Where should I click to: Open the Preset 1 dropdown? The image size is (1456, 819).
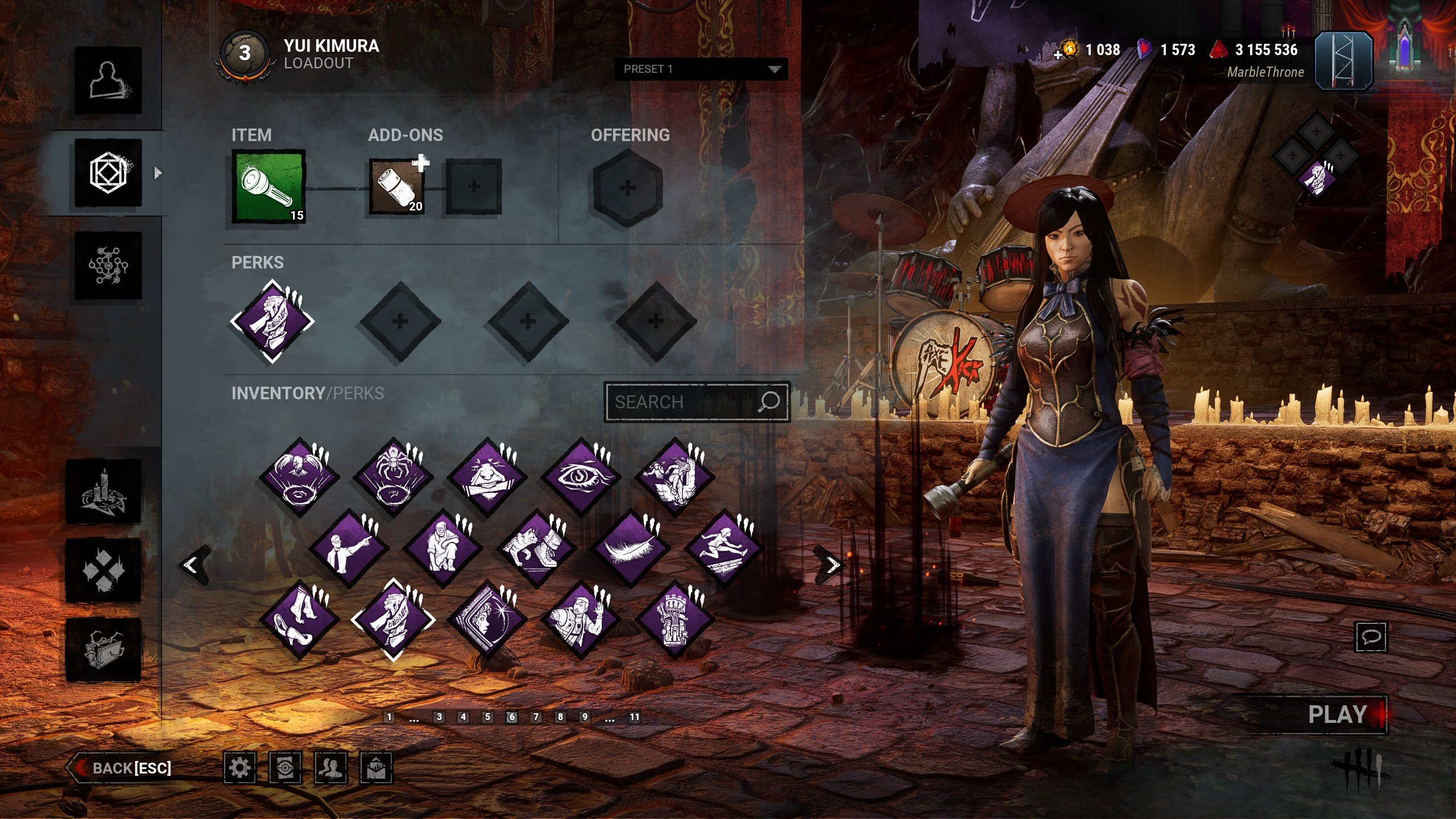701,69
